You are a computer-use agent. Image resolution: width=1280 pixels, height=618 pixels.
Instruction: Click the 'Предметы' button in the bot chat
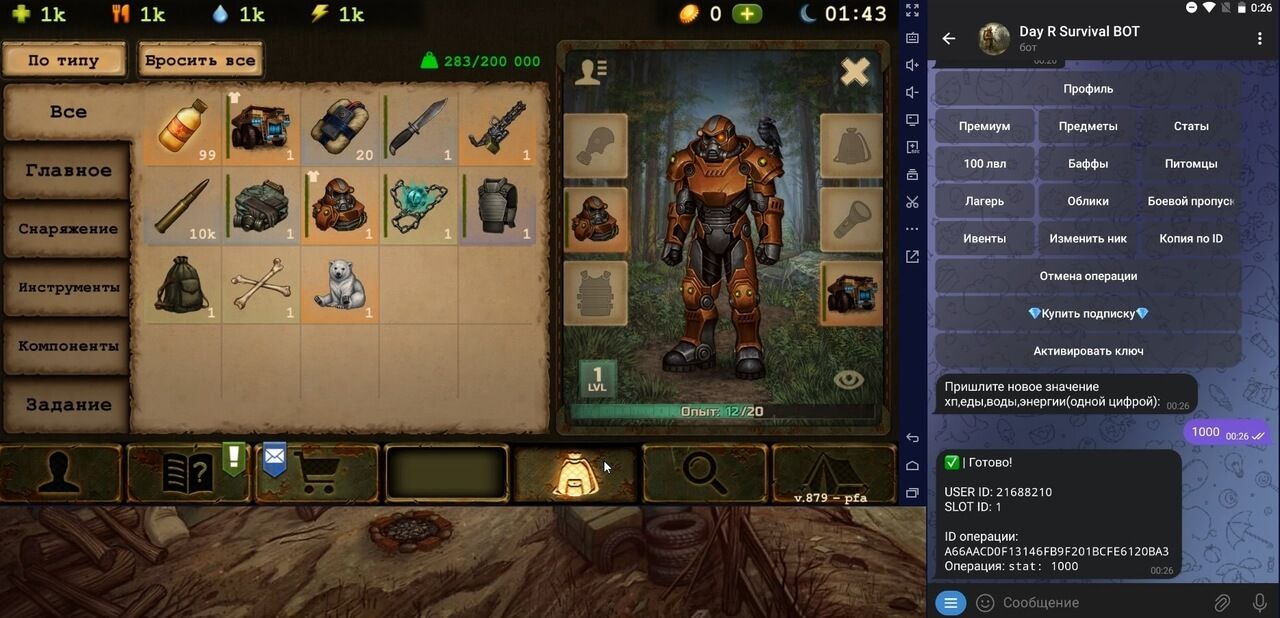1088,126
